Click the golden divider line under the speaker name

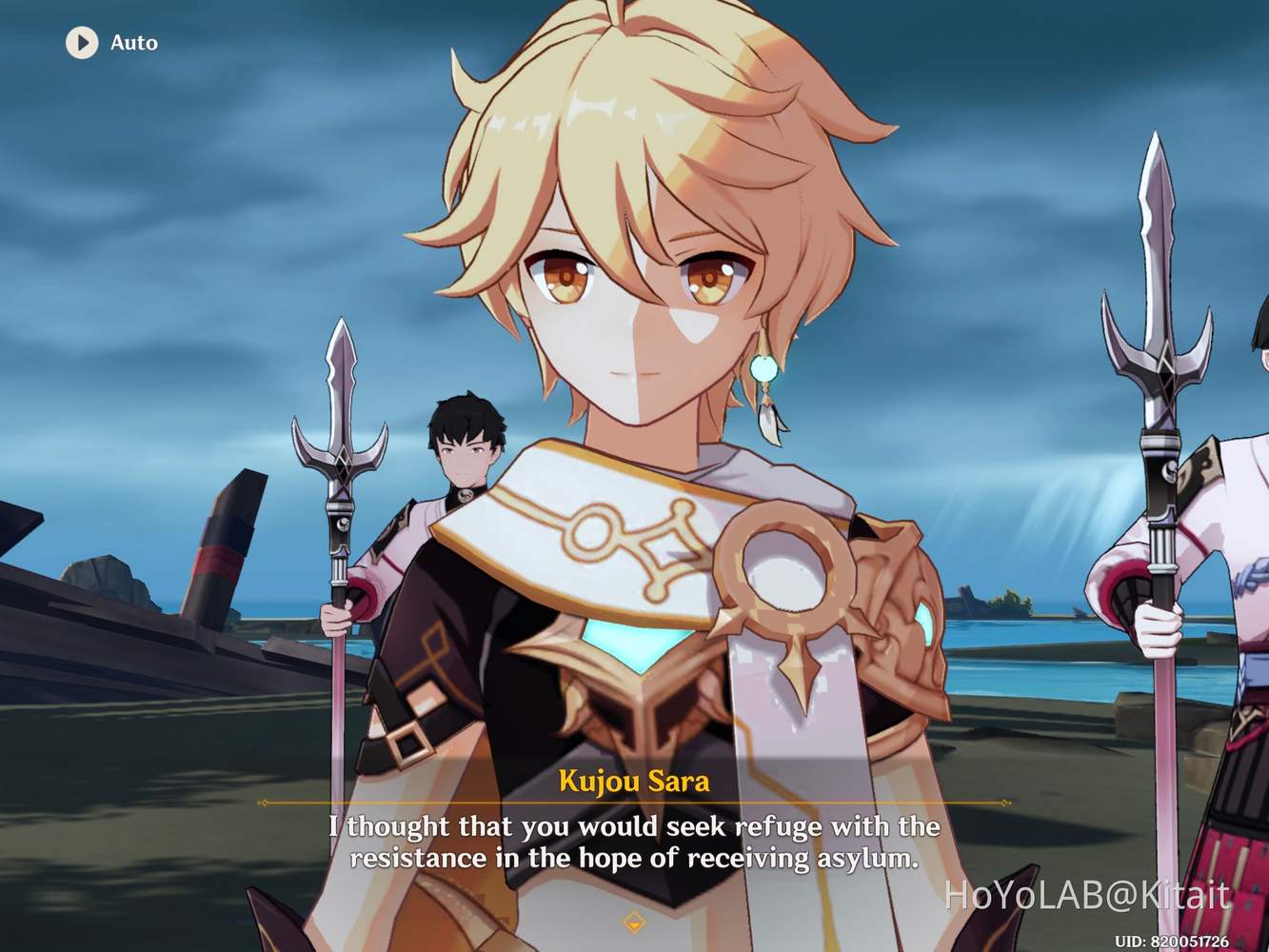(634, 803)
